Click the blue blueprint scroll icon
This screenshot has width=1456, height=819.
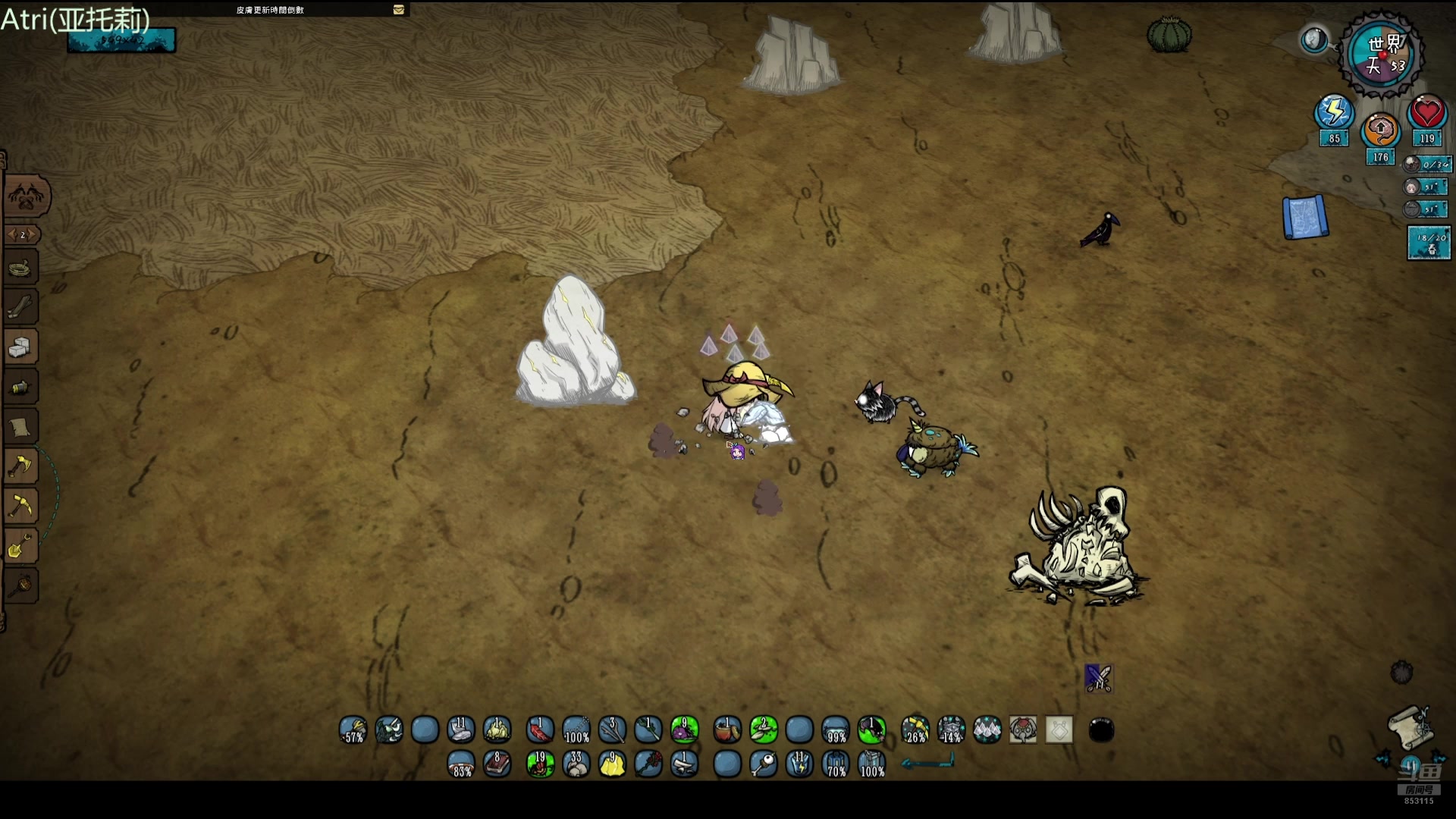click(1305, 218)
